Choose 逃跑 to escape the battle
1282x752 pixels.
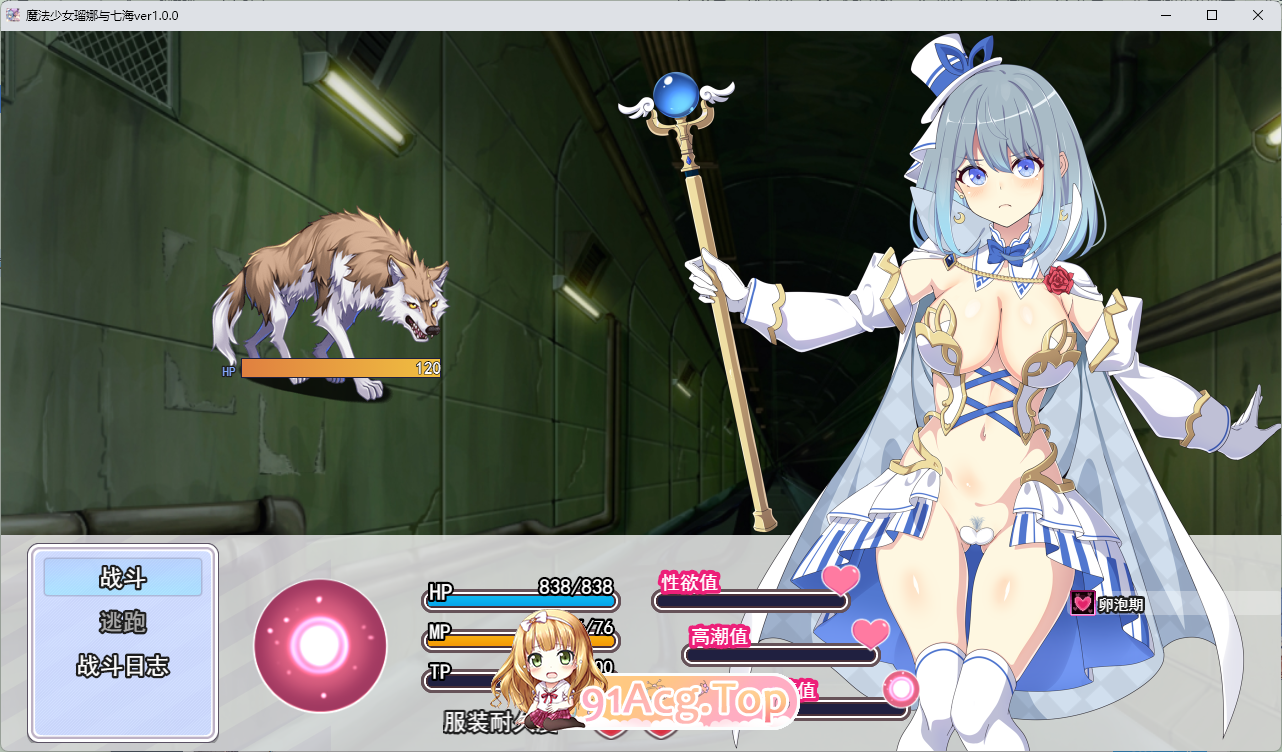tap(123, 622)
